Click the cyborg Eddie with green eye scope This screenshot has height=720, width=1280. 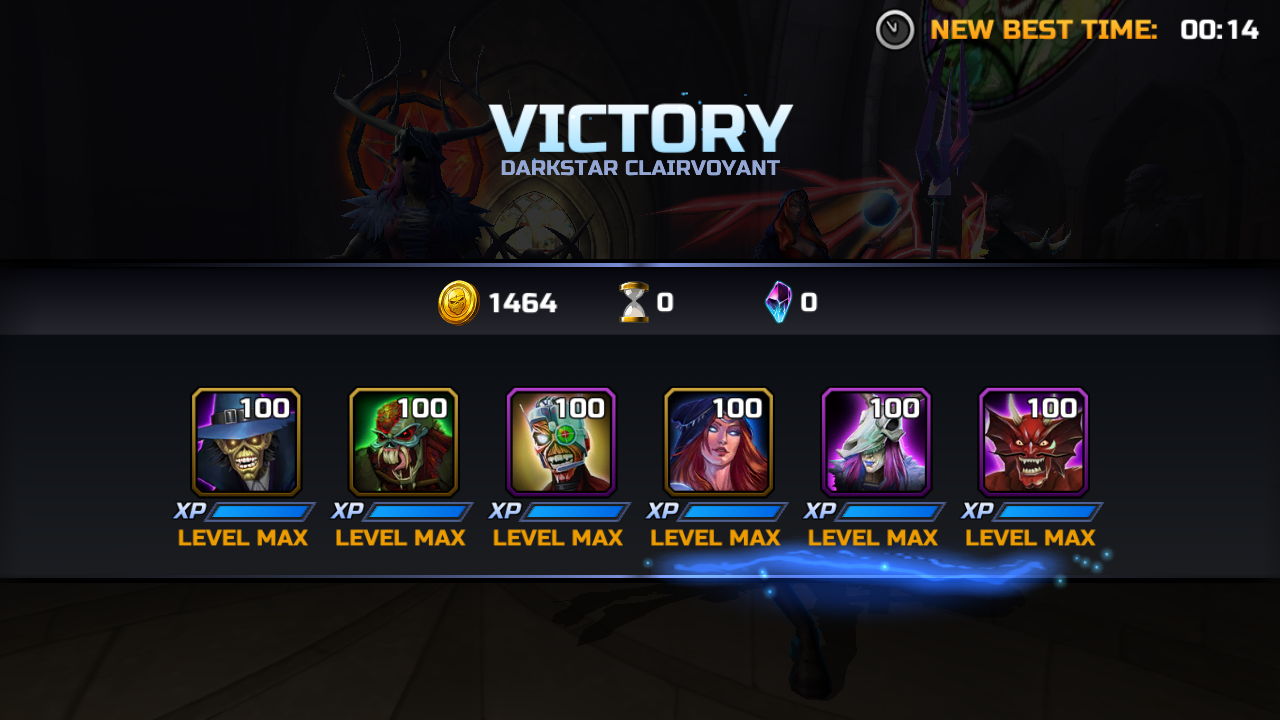pos(561,442)
